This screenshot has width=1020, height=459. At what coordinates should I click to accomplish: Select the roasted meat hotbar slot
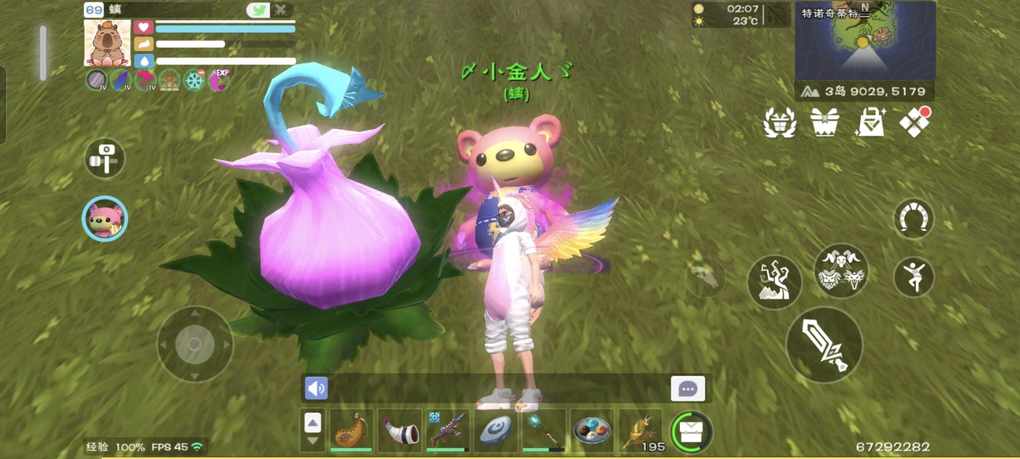(351, 429)
